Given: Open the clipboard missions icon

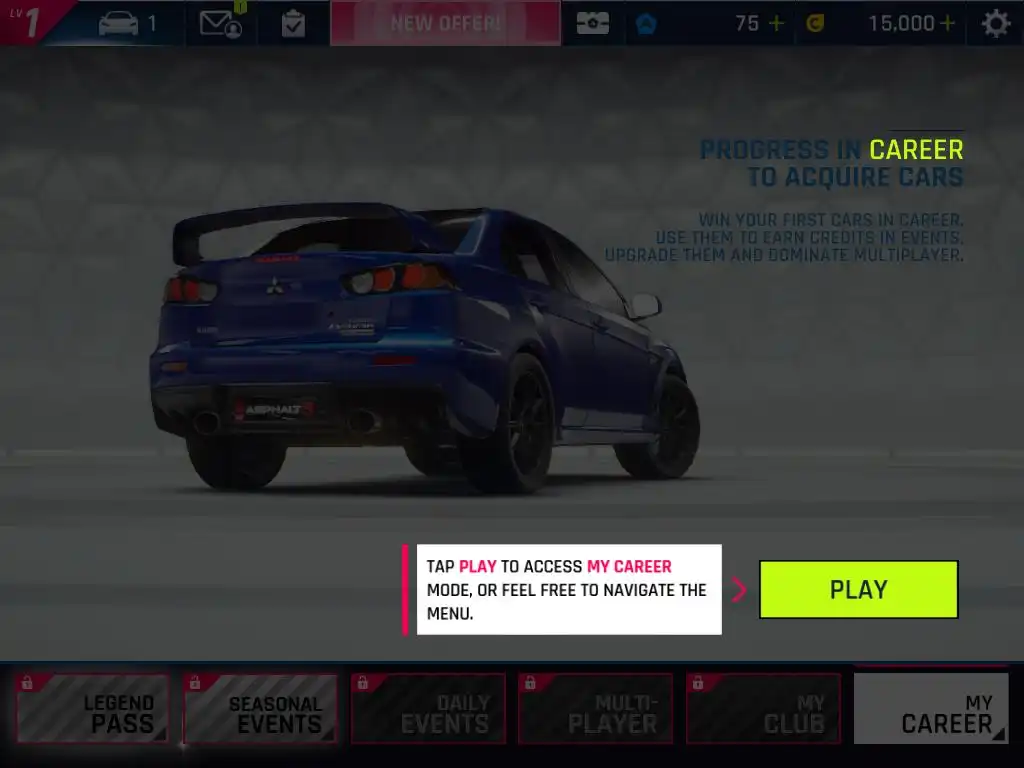Looking at the screenshot, I should [293, 23].
